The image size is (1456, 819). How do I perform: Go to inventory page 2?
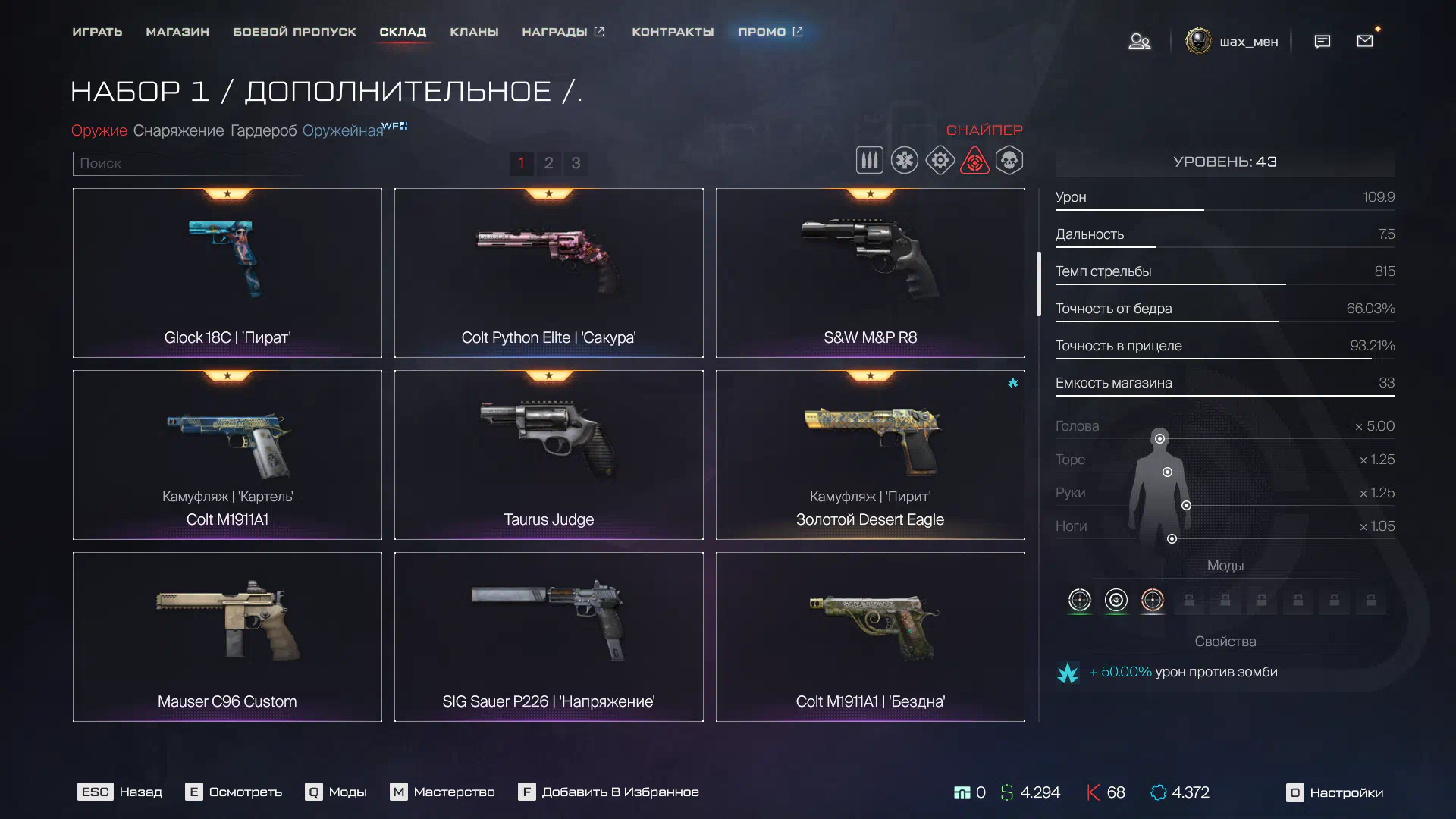click(x=548, y=163)
